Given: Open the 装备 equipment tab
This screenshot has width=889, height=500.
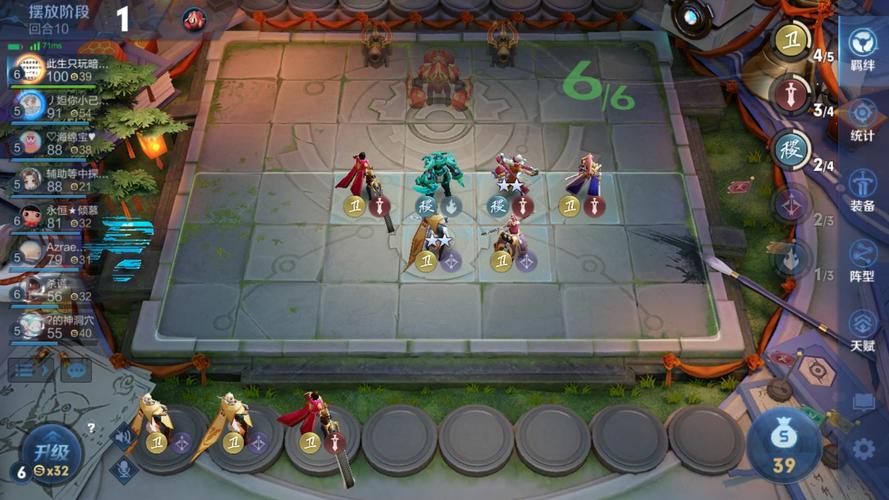Looking at the screenshot, I should 862,189.
